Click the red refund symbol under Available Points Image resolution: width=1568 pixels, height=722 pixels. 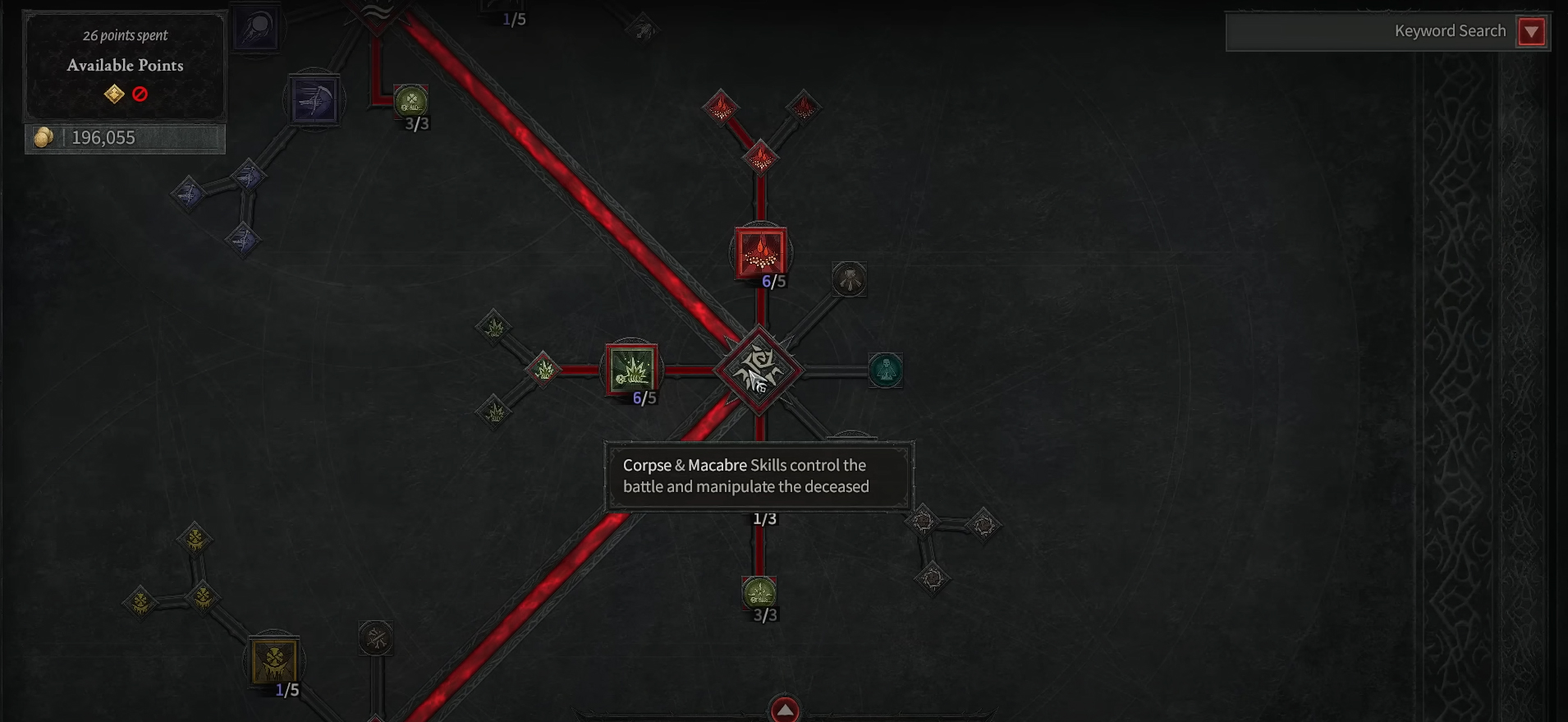(140, 93)
